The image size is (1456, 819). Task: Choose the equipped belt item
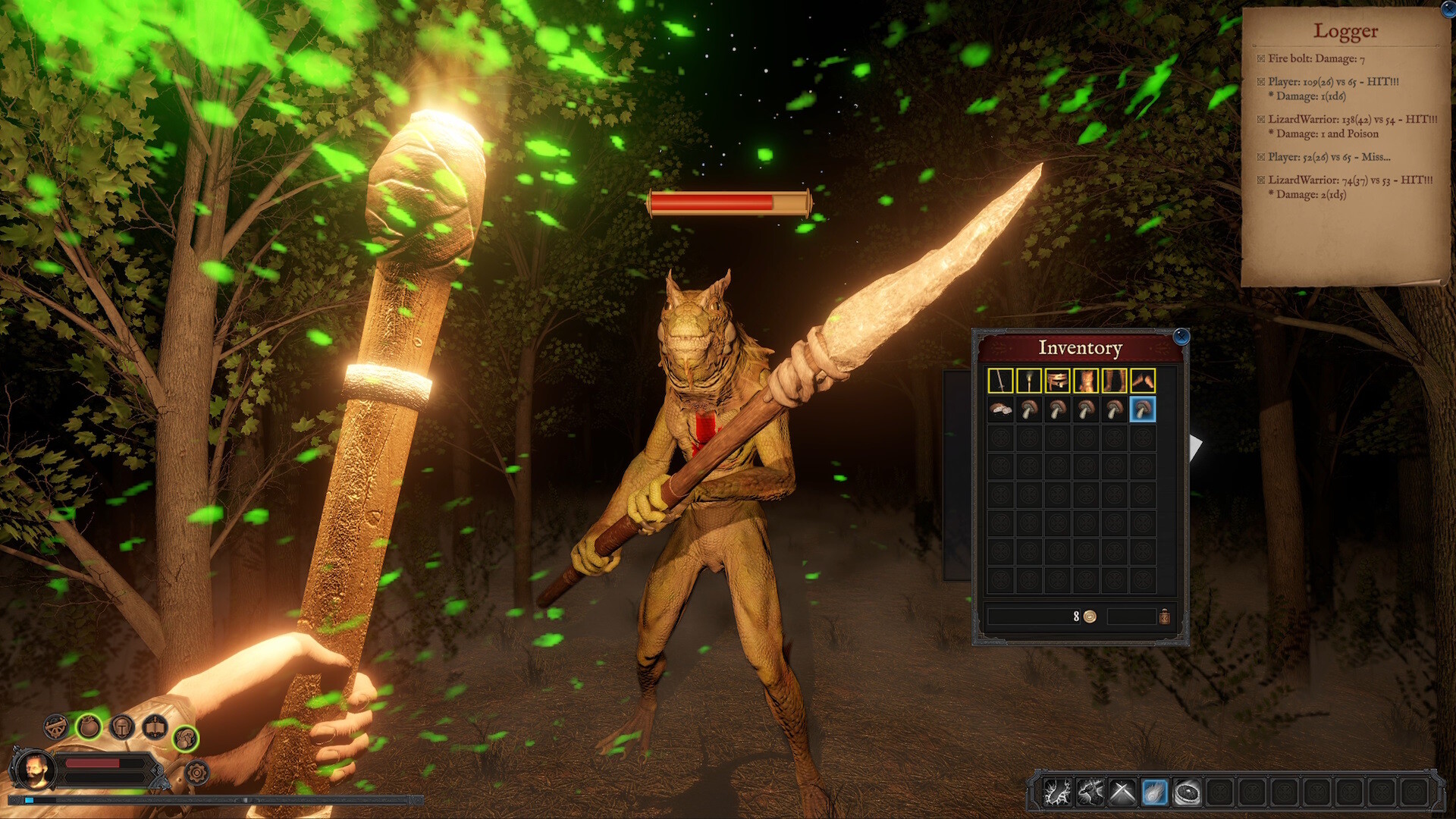click(x=1057, y=381)
